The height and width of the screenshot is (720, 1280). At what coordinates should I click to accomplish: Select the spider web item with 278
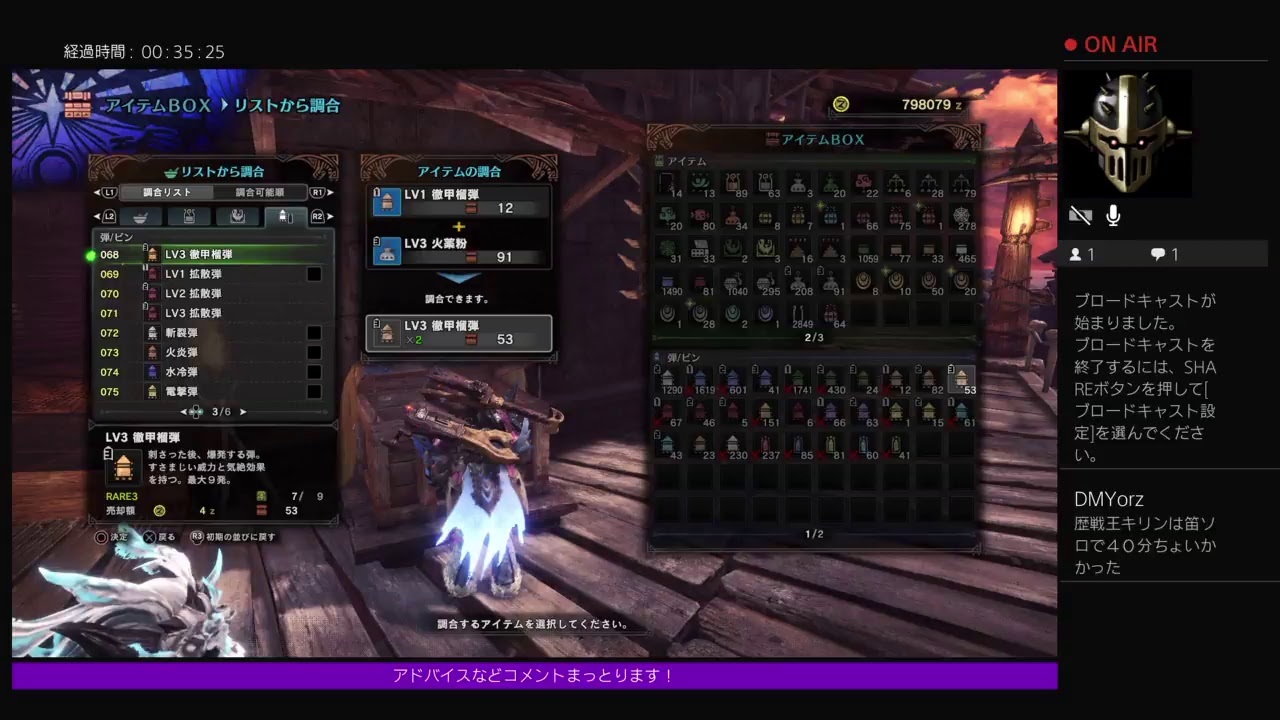[x=962, y=217]
